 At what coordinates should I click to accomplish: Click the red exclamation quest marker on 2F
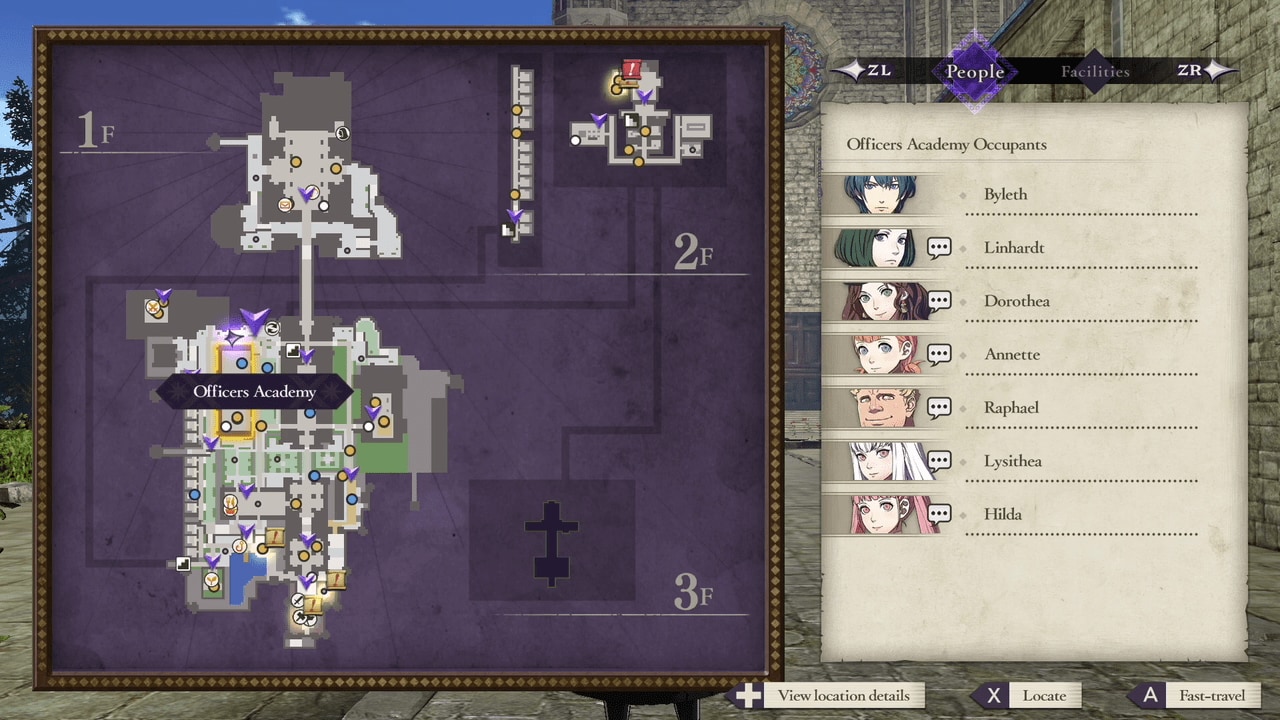click(x=632, y=67)
